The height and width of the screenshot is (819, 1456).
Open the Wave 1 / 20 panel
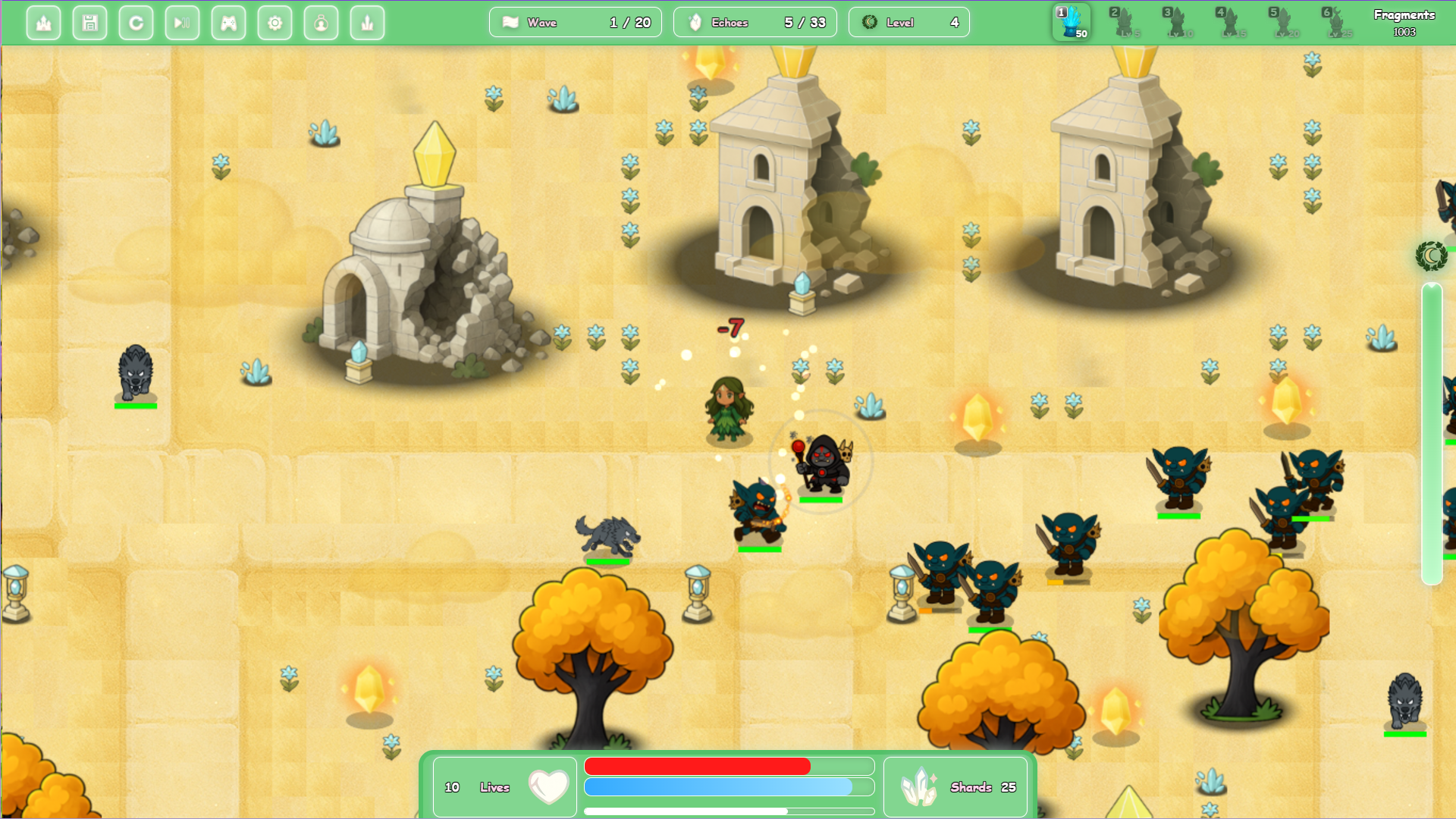click(x=575, y=22)
